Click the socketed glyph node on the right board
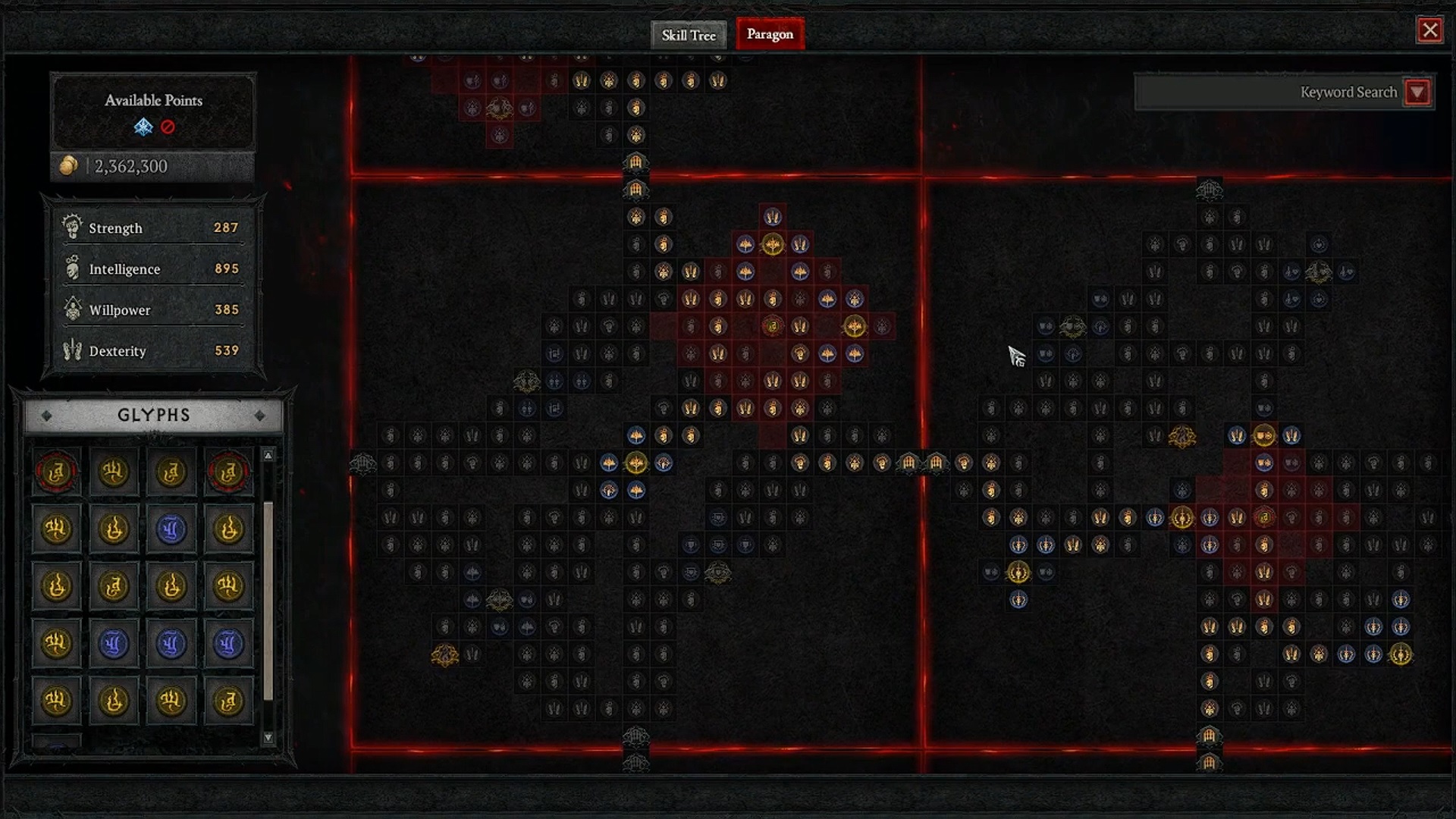Viewport: 1456px width, 819px height. [x=1264, y=516]
